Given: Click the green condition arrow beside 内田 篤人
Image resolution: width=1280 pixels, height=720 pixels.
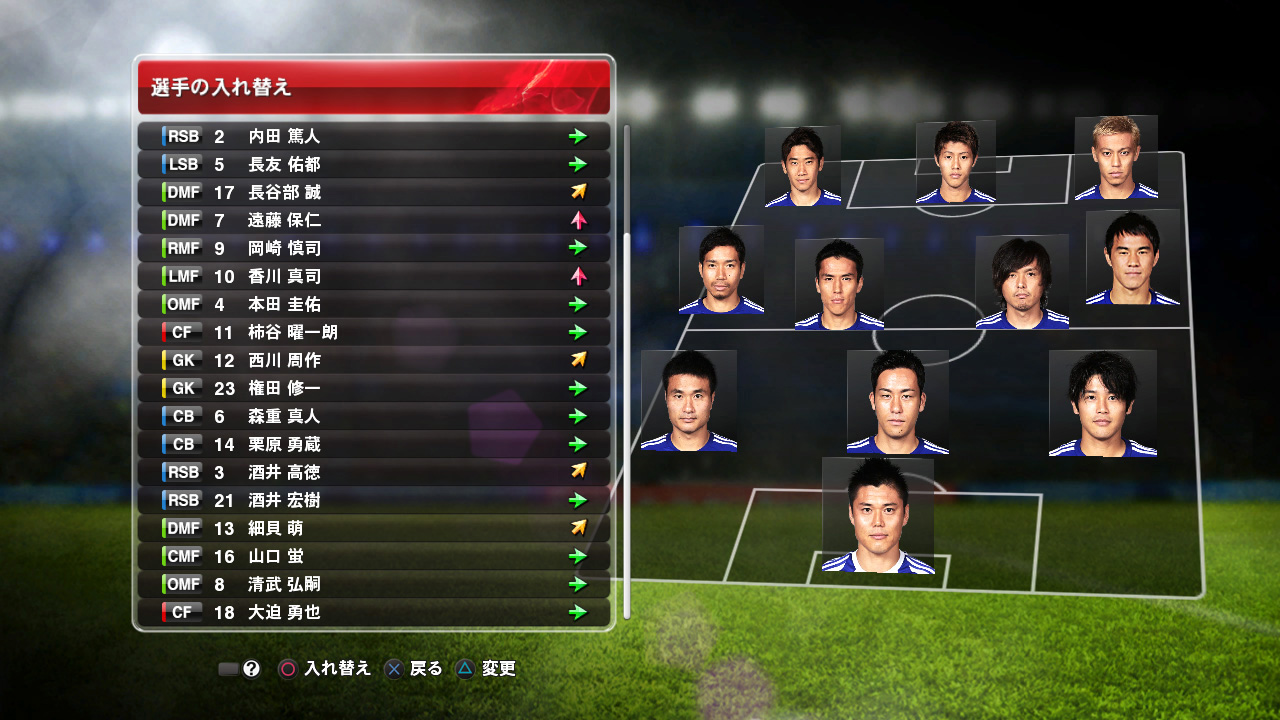Looking at the screenshot, I should click(x=578, y=137).
